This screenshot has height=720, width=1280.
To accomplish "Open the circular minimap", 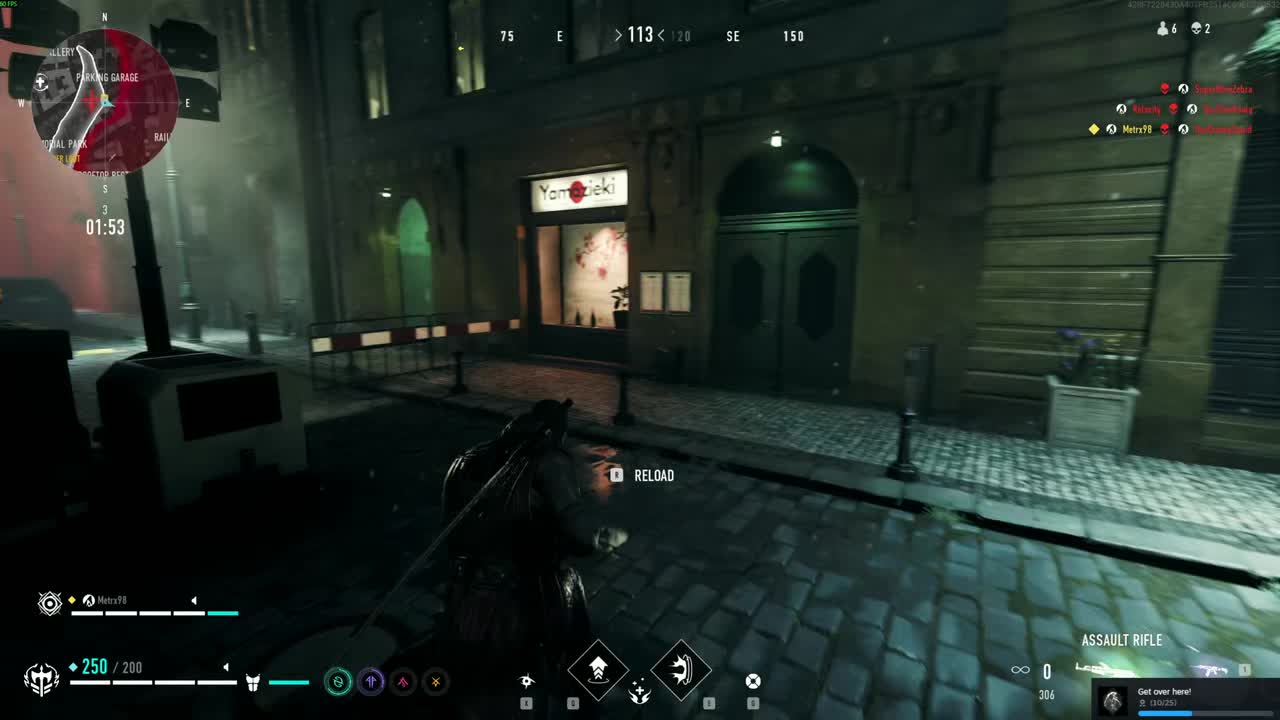I will [104, 100].
